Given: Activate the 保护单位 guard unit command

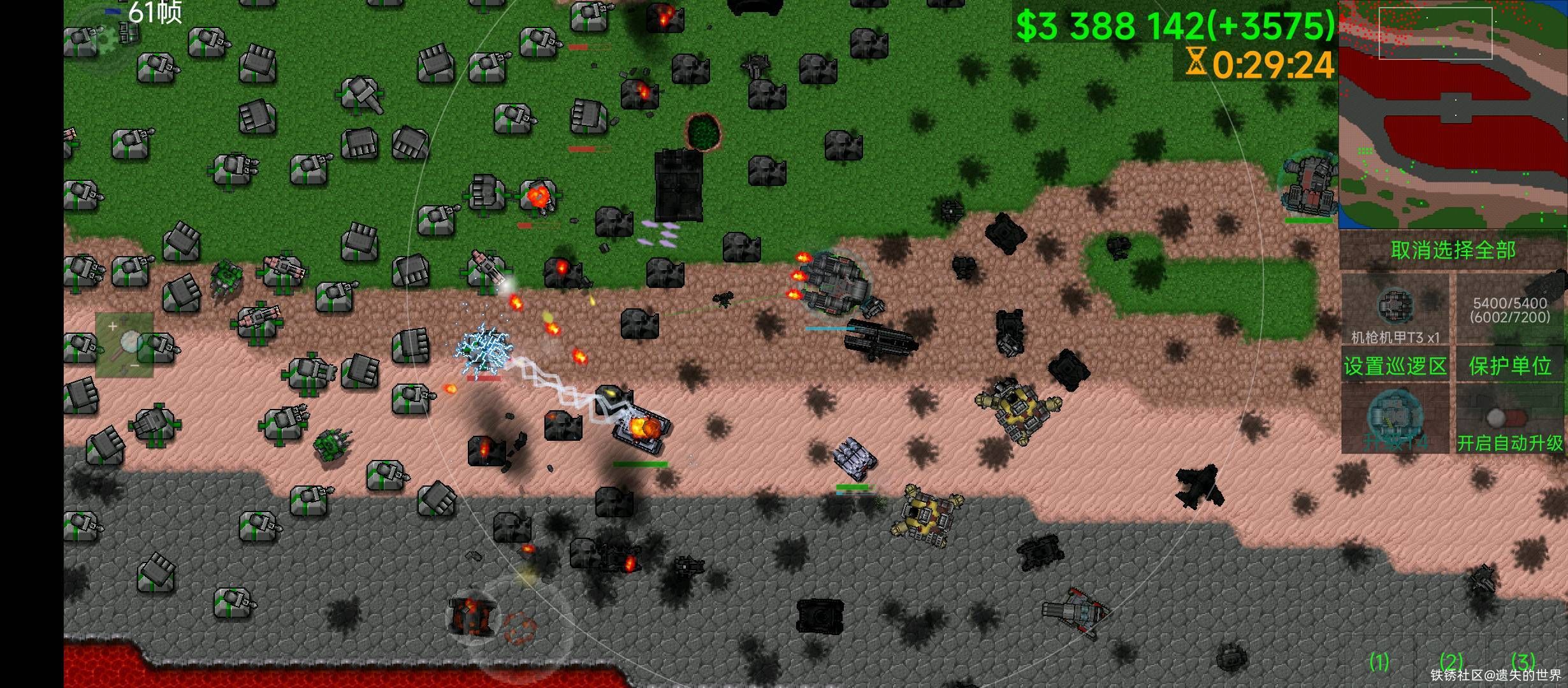Looking at the screenshot, I should tap(1510, 366).
